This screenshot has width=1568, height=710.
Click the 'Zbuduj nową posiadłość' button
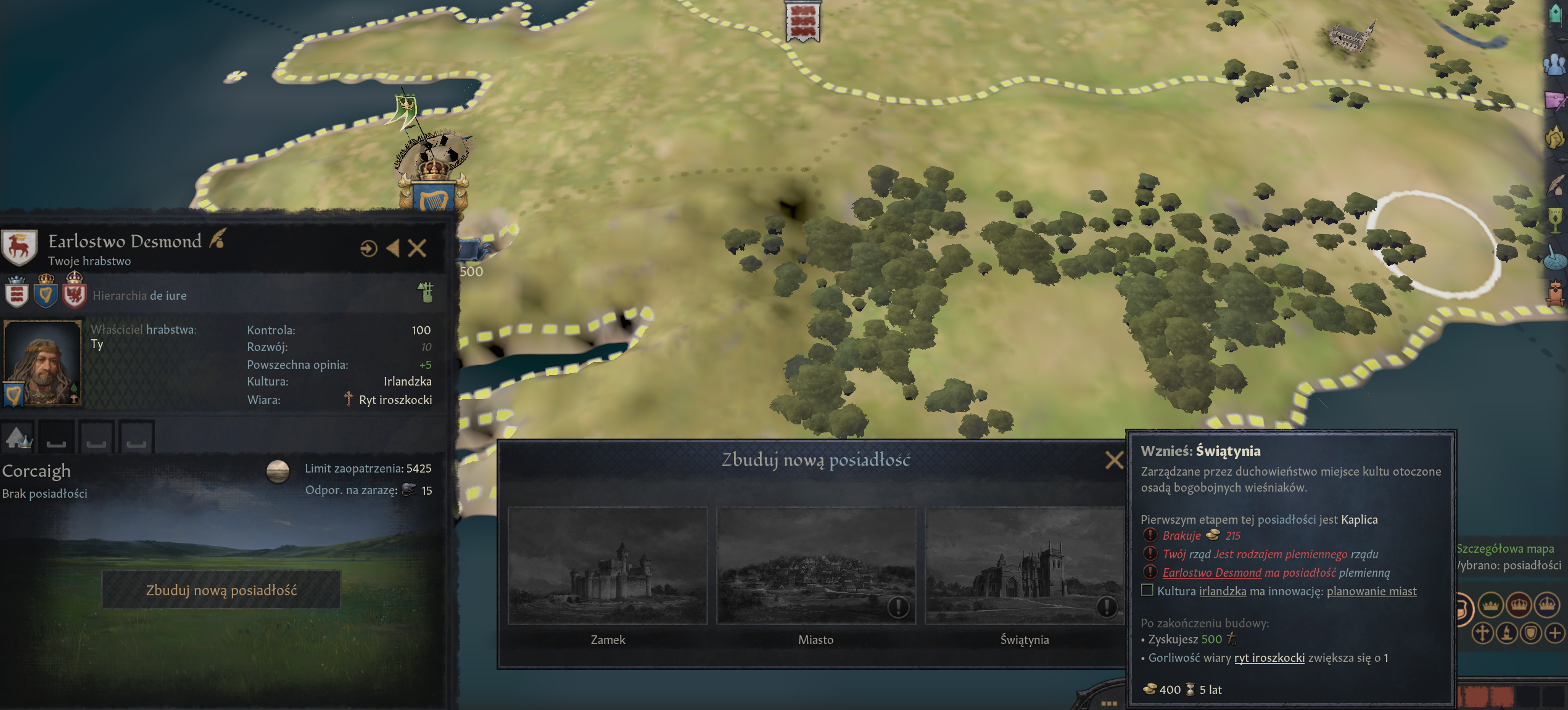click(221, 590)
